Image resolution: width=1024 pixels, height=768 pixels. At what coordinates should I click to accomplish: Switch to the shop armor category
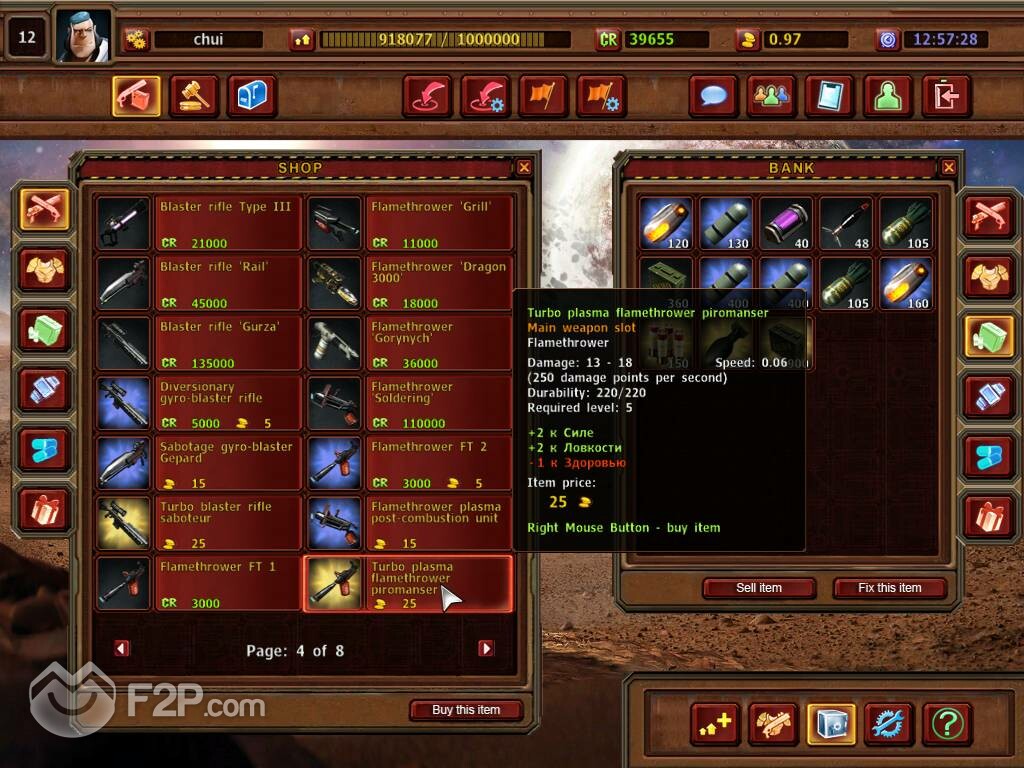pyautogui.click(x=44, y=270)
